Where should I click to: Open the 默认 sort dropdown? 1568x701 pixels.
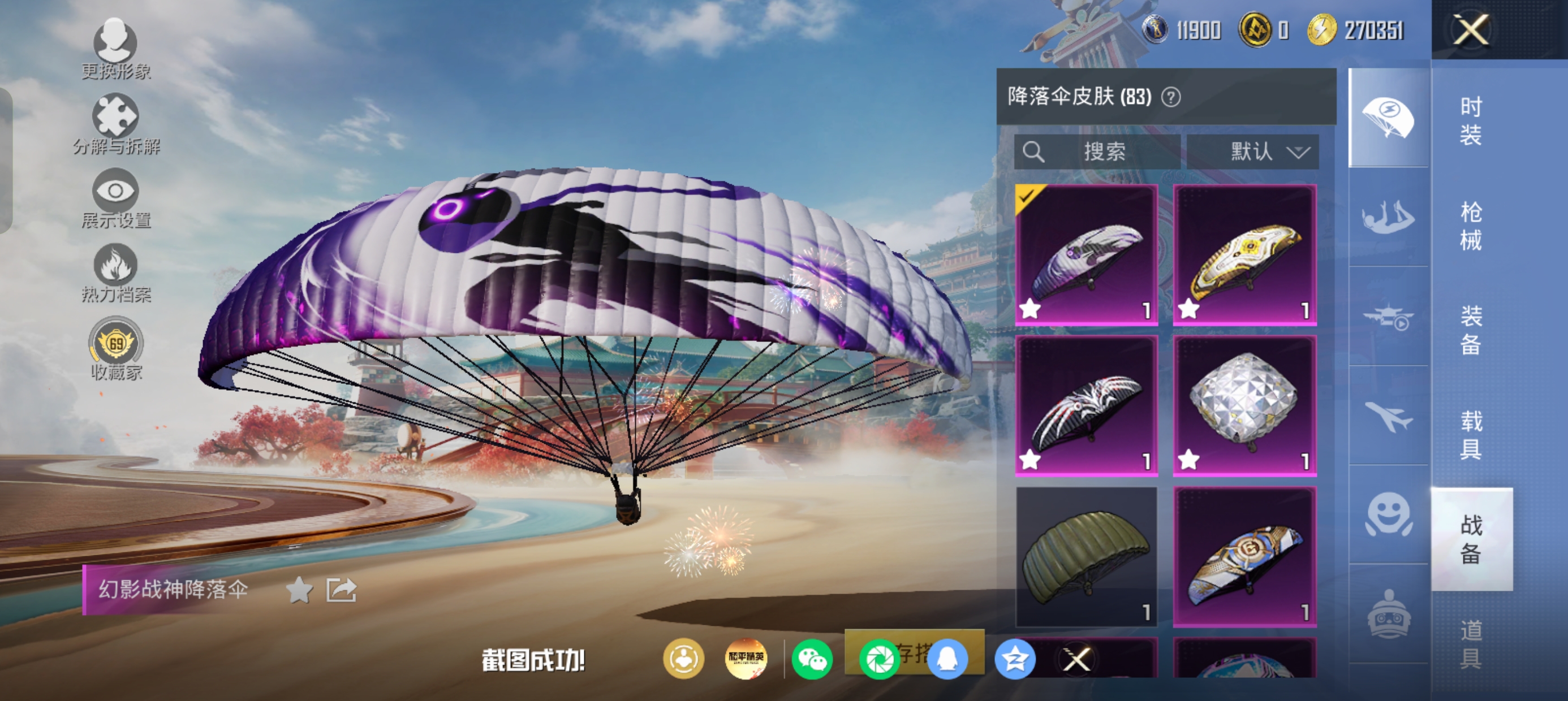pos(1253,152)
